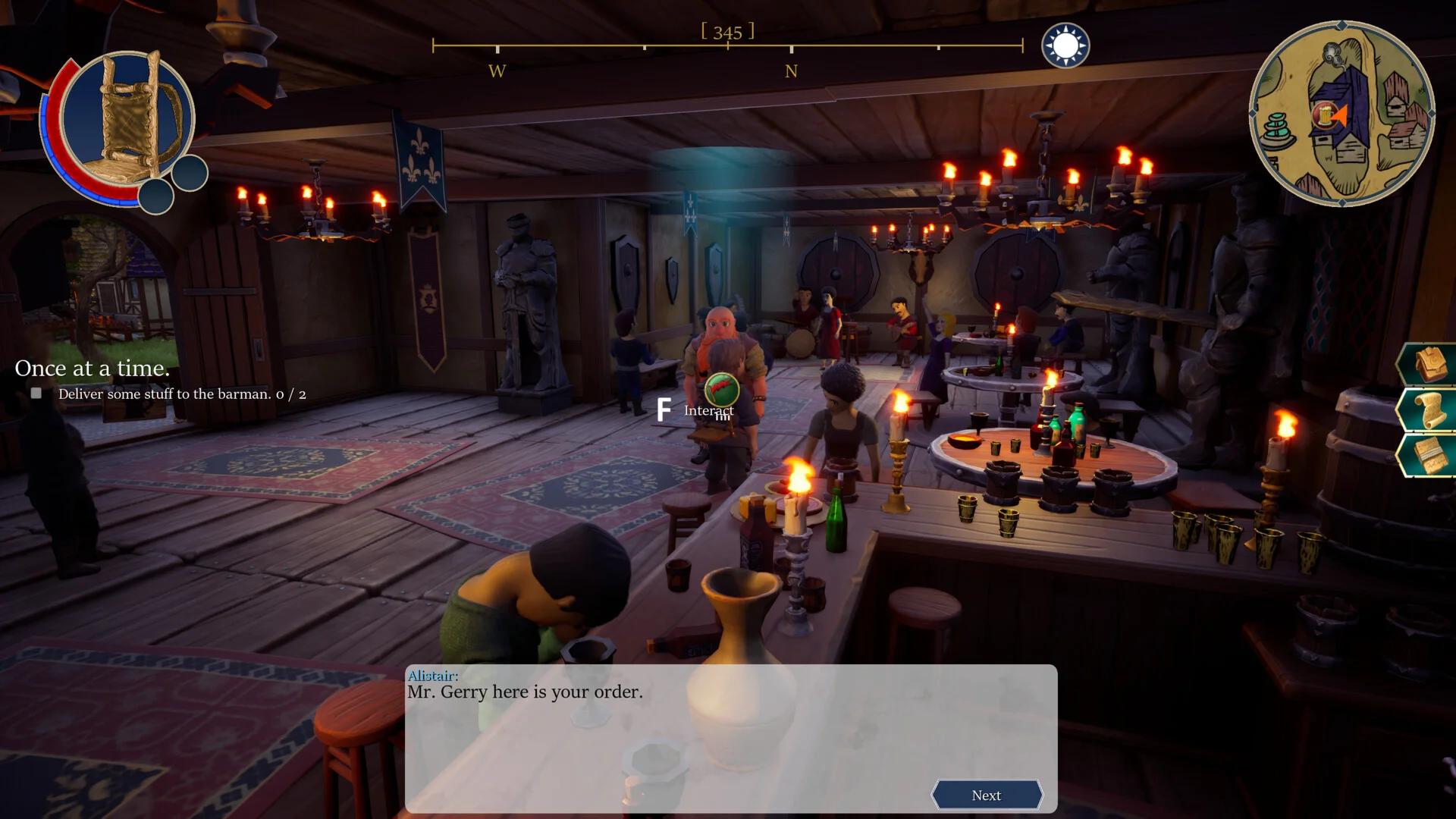Click Next to continue Alistair's dialogue

click(986, 795)
